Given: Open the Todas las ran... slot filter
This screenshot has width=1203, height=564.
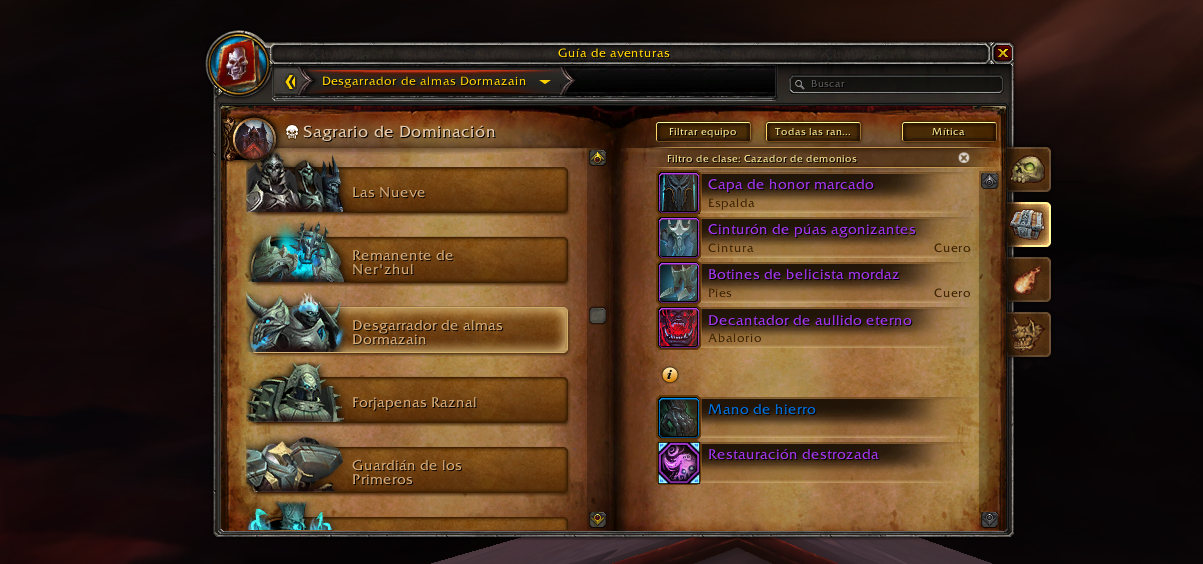Looking at the screenshot, I should [x=812, y=132].
